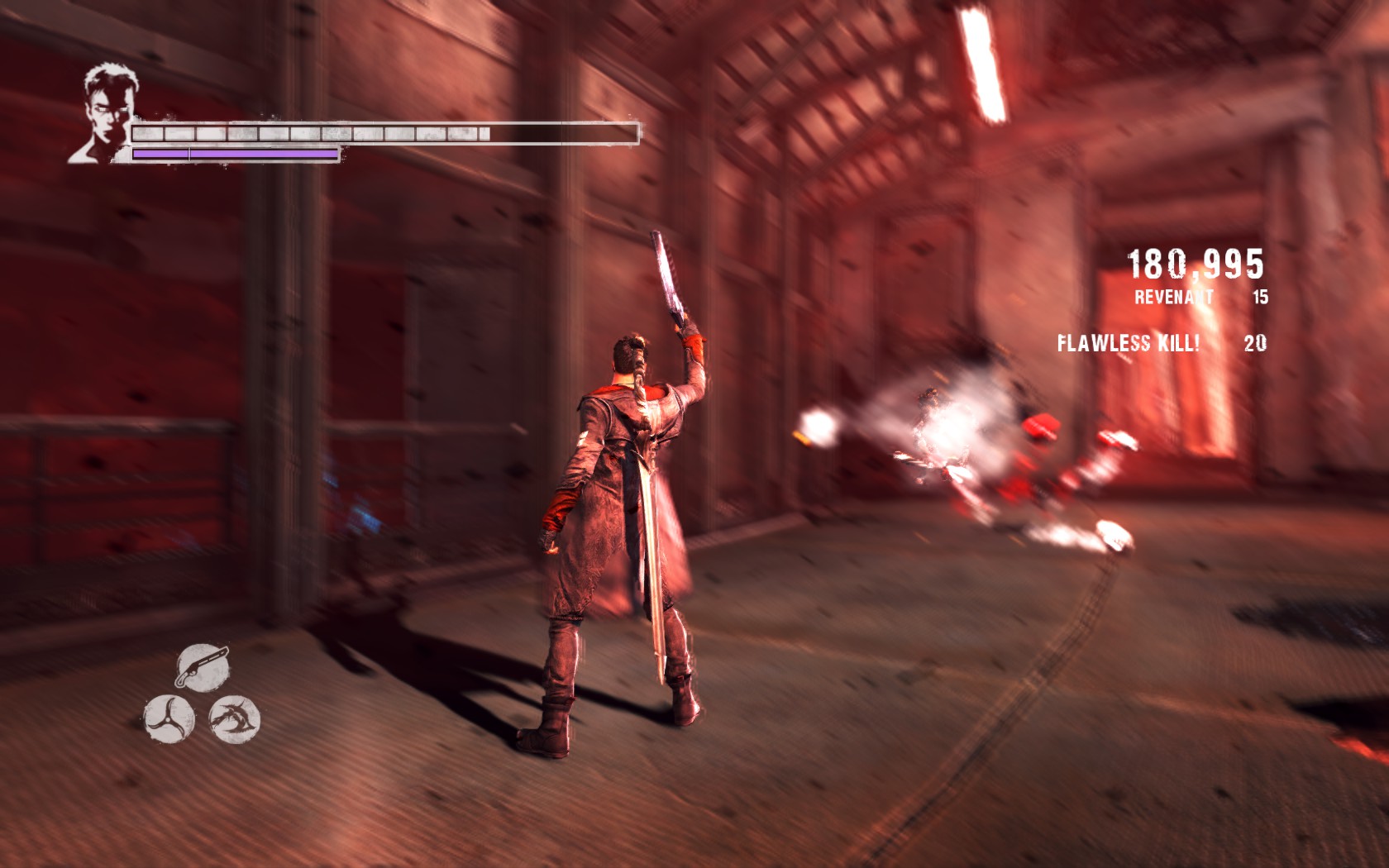Choose the three-bladed Aquila weapon icon
Viewport: 1389px width, 868px height.
[x=169, y=718]
